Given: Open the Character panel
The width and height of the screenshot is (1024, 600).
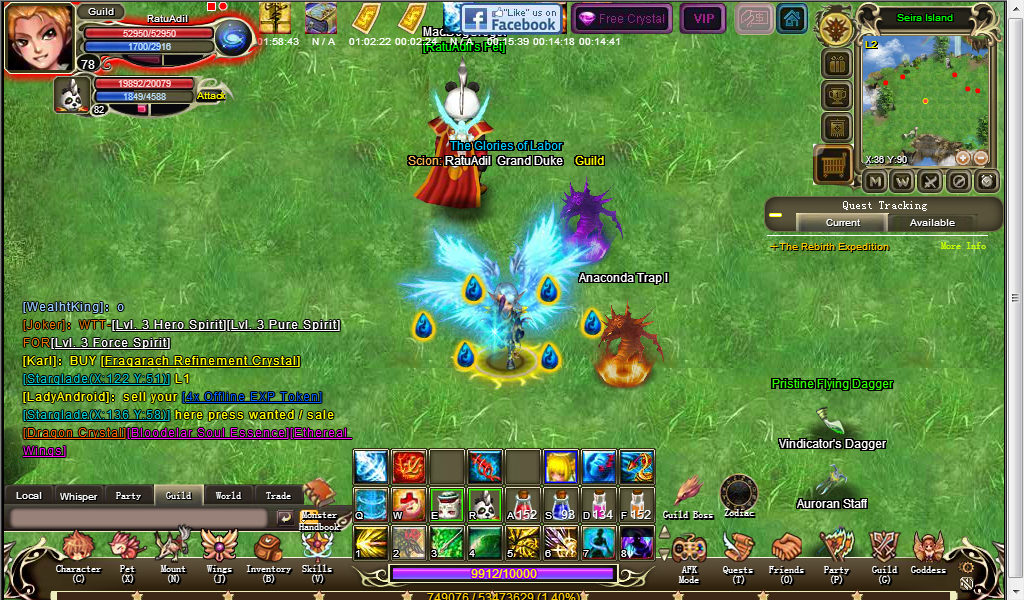Looking at the screenshot, I should 78,551.
